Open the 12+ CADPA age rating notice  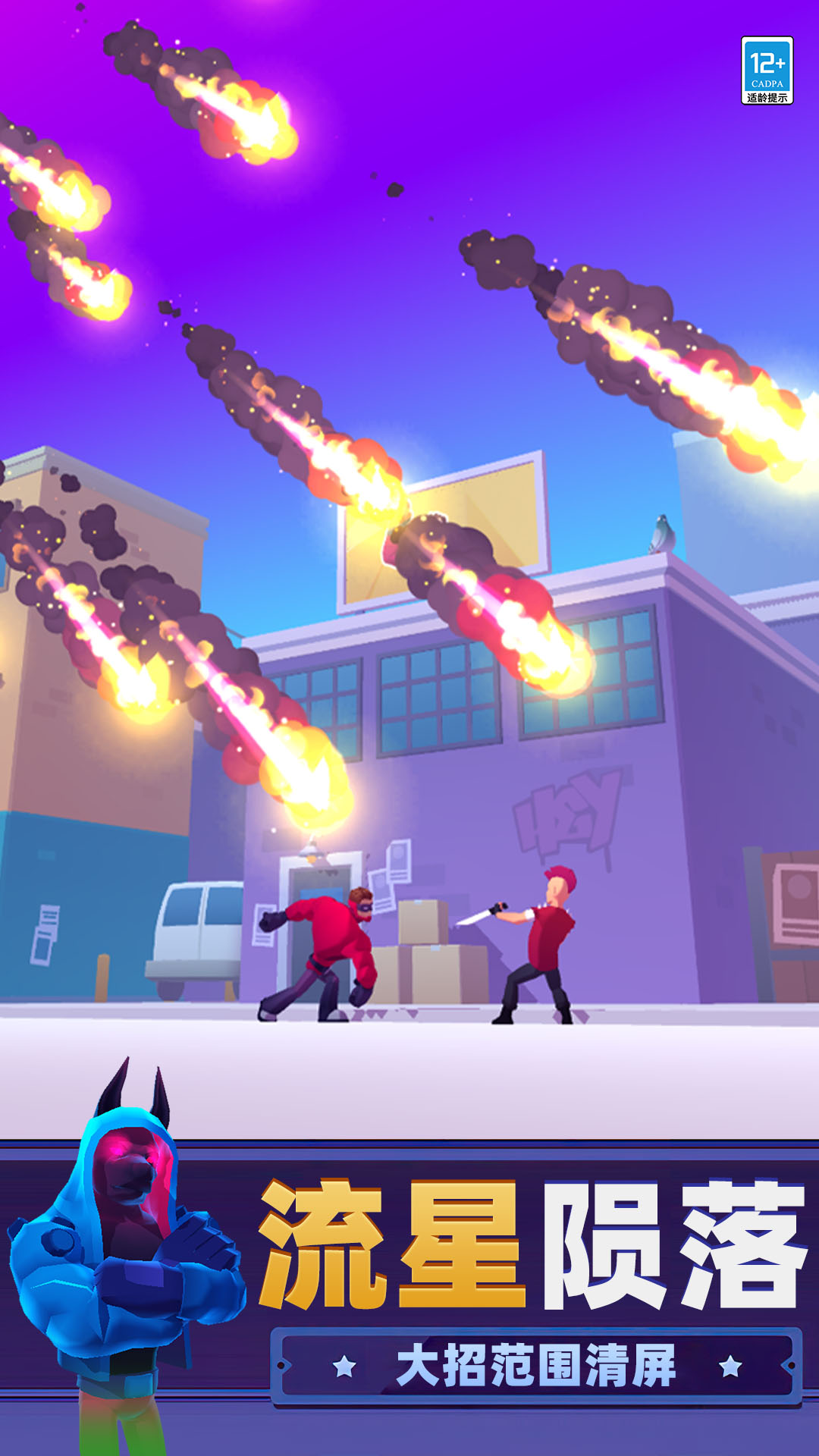coord(767,71)
